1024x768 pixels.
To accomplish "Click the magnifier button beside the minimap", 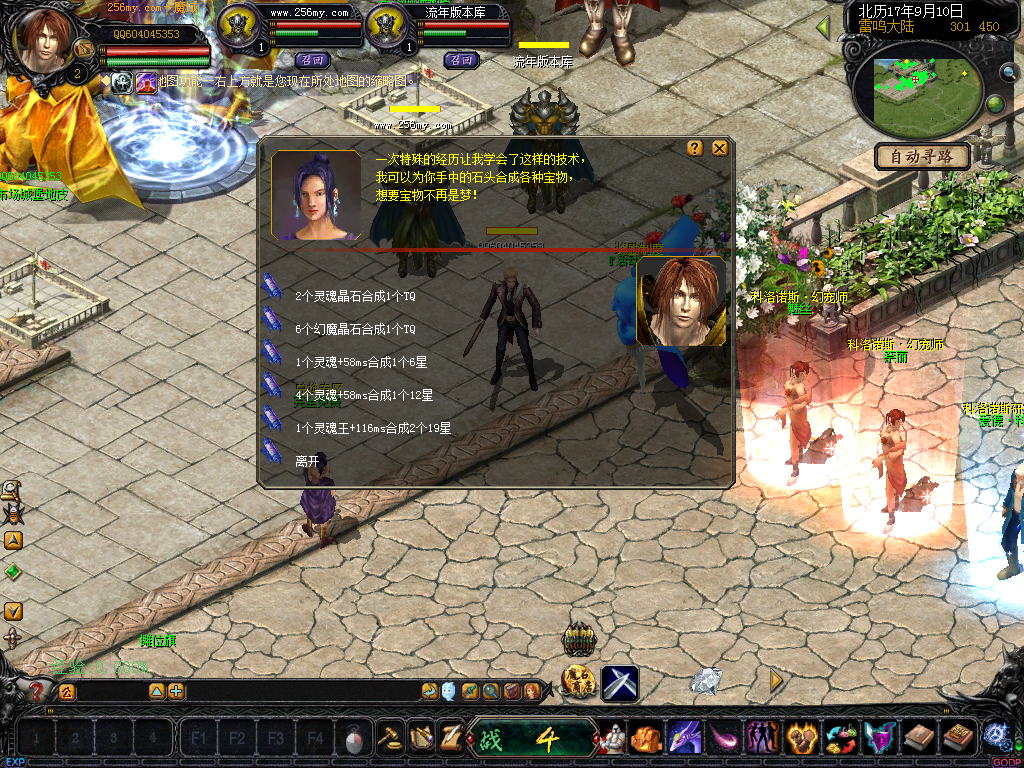I will click(x=1008, y=71).
